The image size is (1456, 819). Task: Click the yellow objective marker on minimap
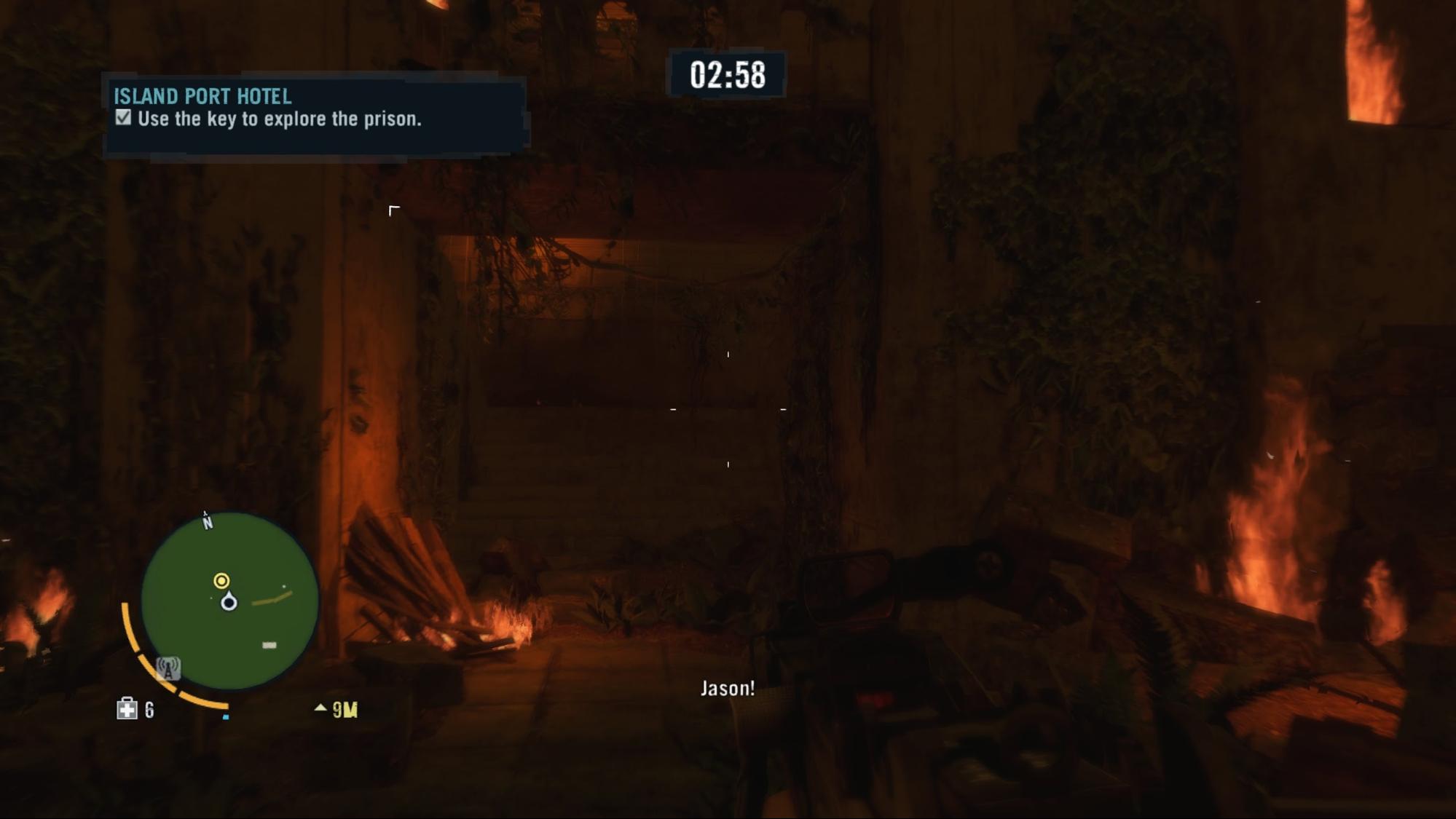pyautogui.click(x=221, y=580)
